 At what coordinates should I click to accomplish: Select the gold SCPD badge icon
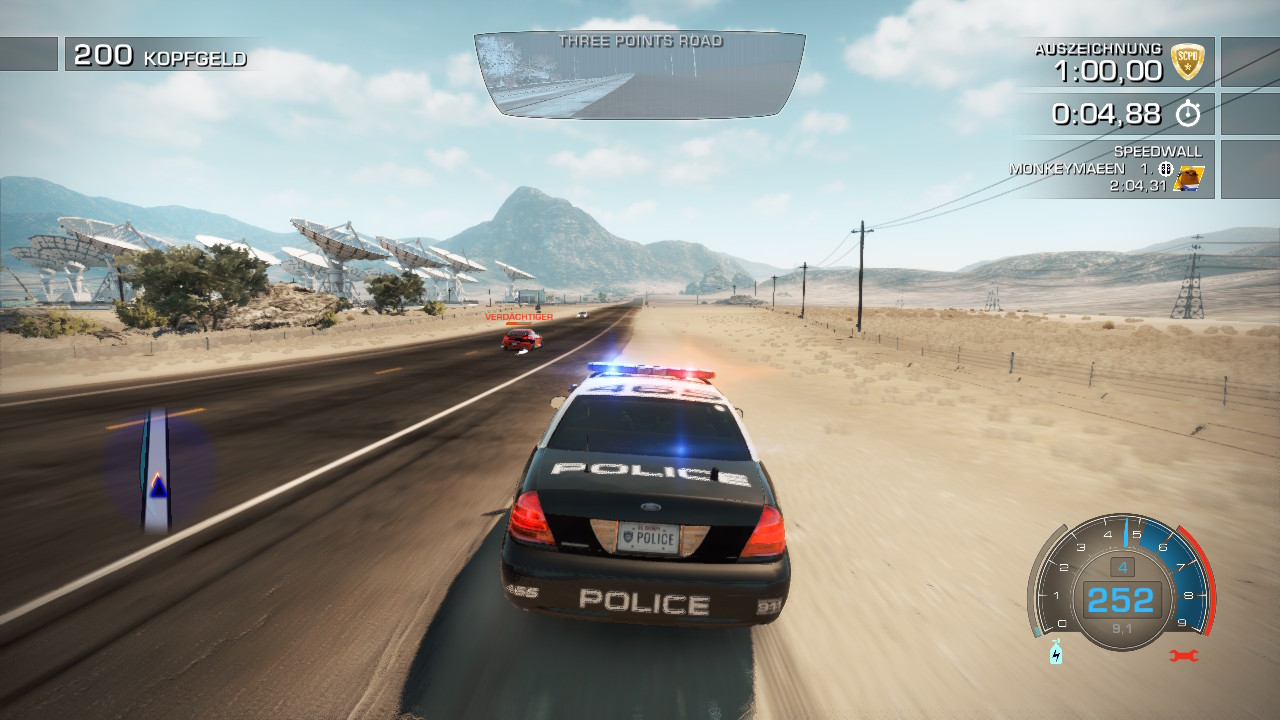[1187, 62]
